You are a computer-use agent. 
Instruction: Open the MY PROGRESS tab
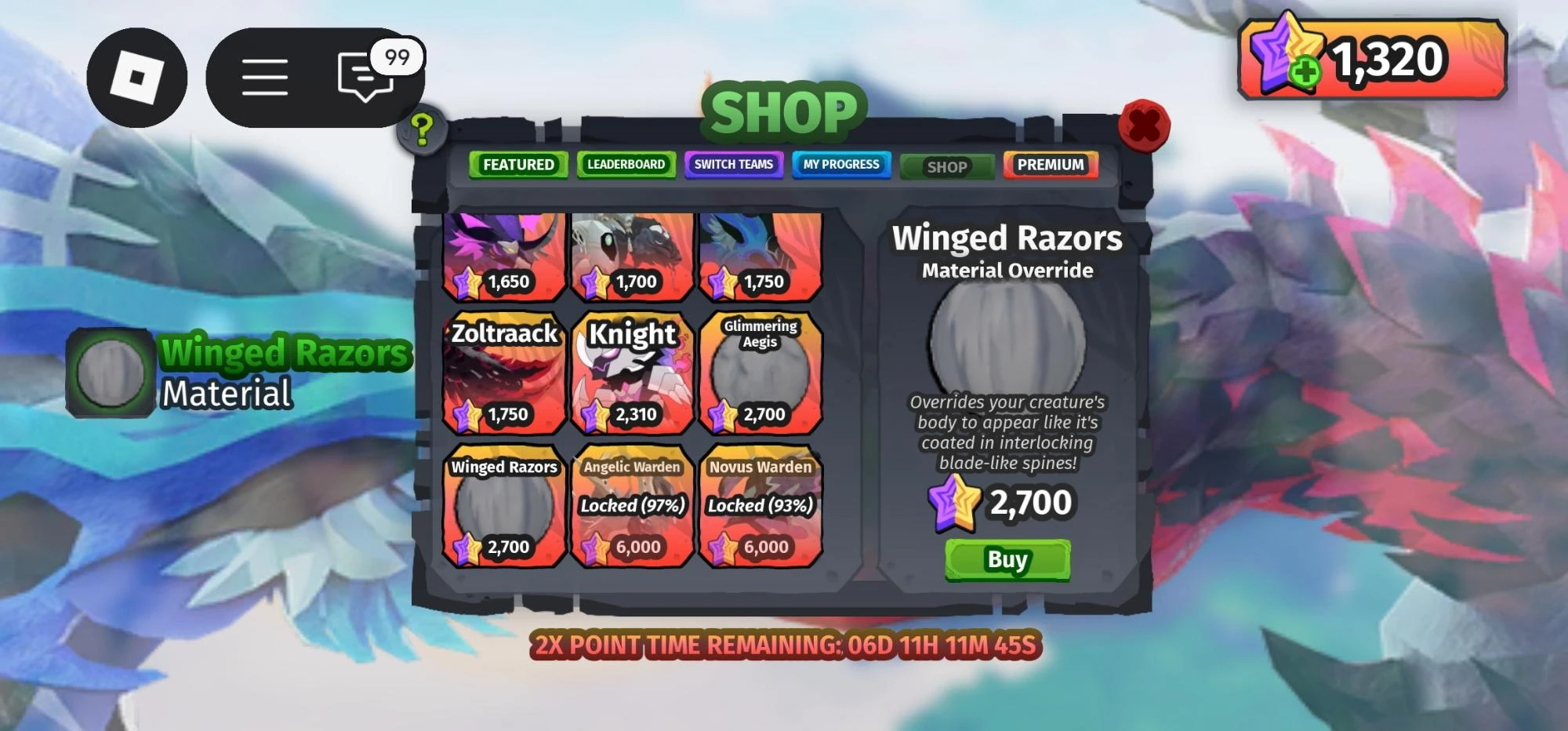click(x=841, y=165)
